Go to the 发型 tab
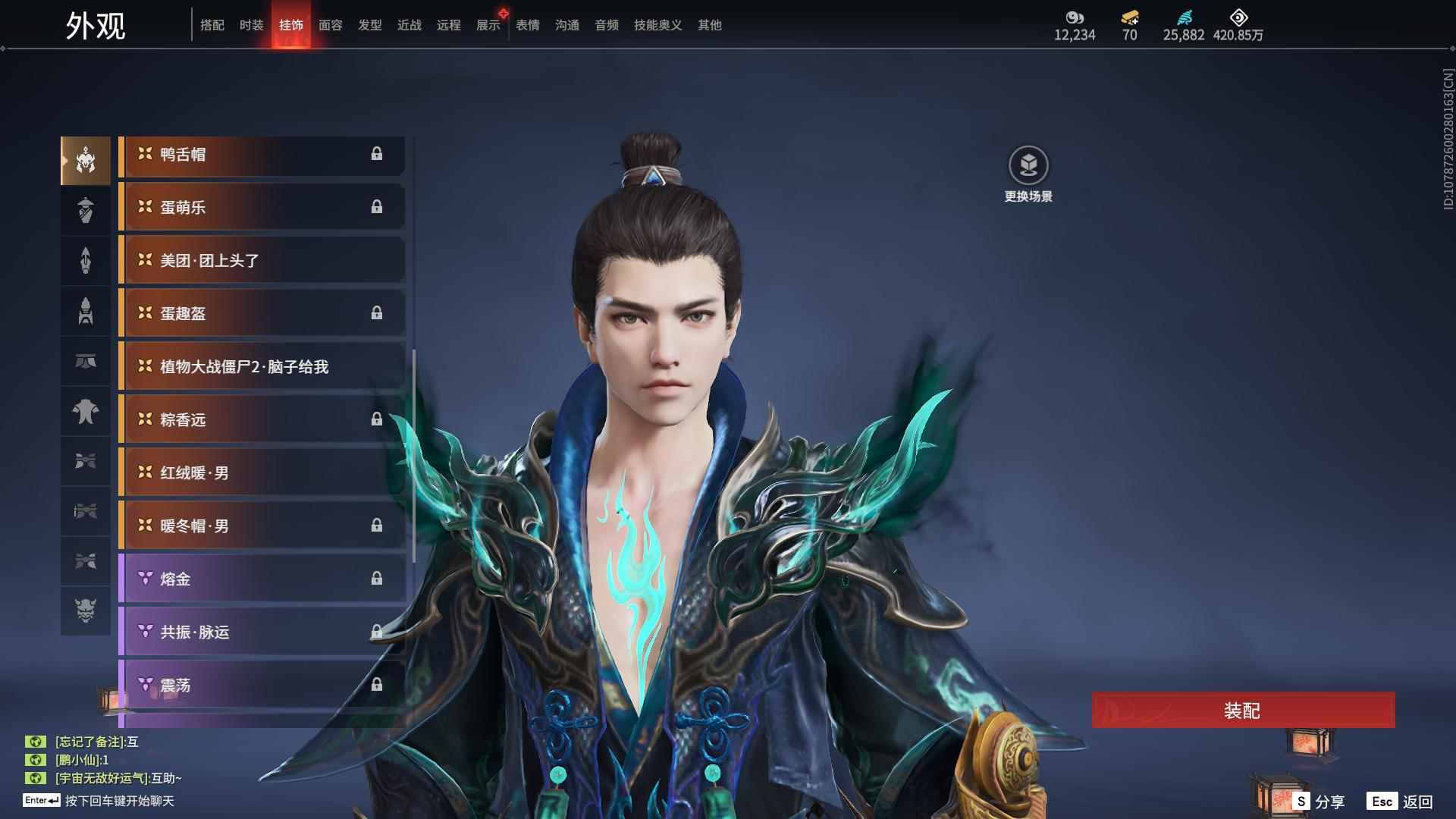This screenshot has width=1456, height=819. click(x=370, y=25)
